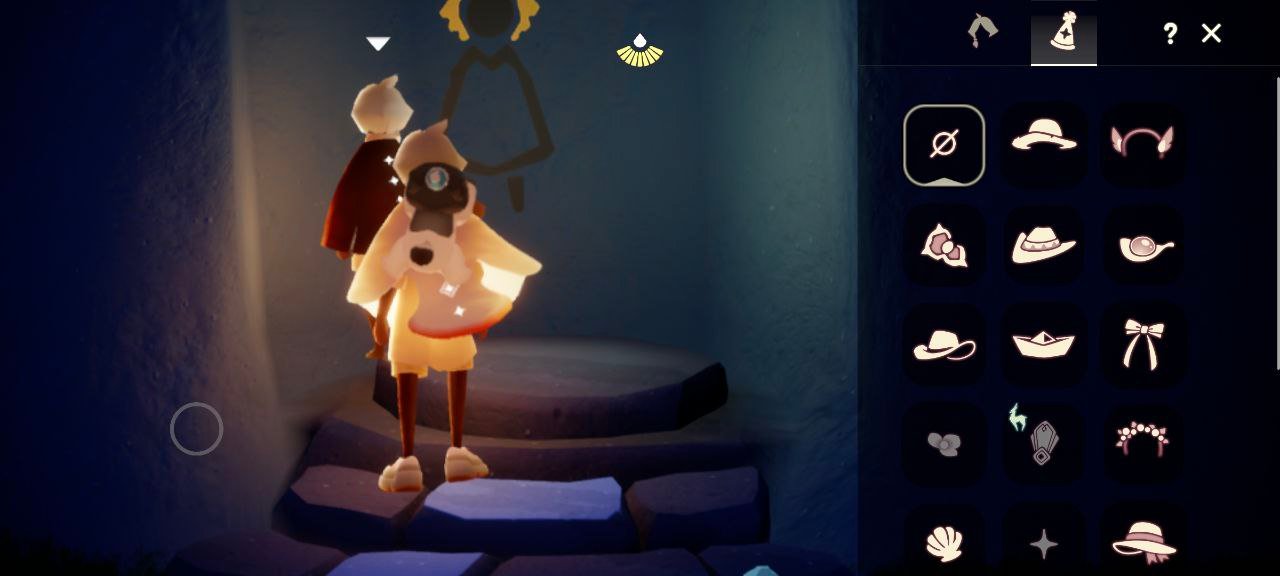Select the curled-brim wide hat

click(944, 345)
